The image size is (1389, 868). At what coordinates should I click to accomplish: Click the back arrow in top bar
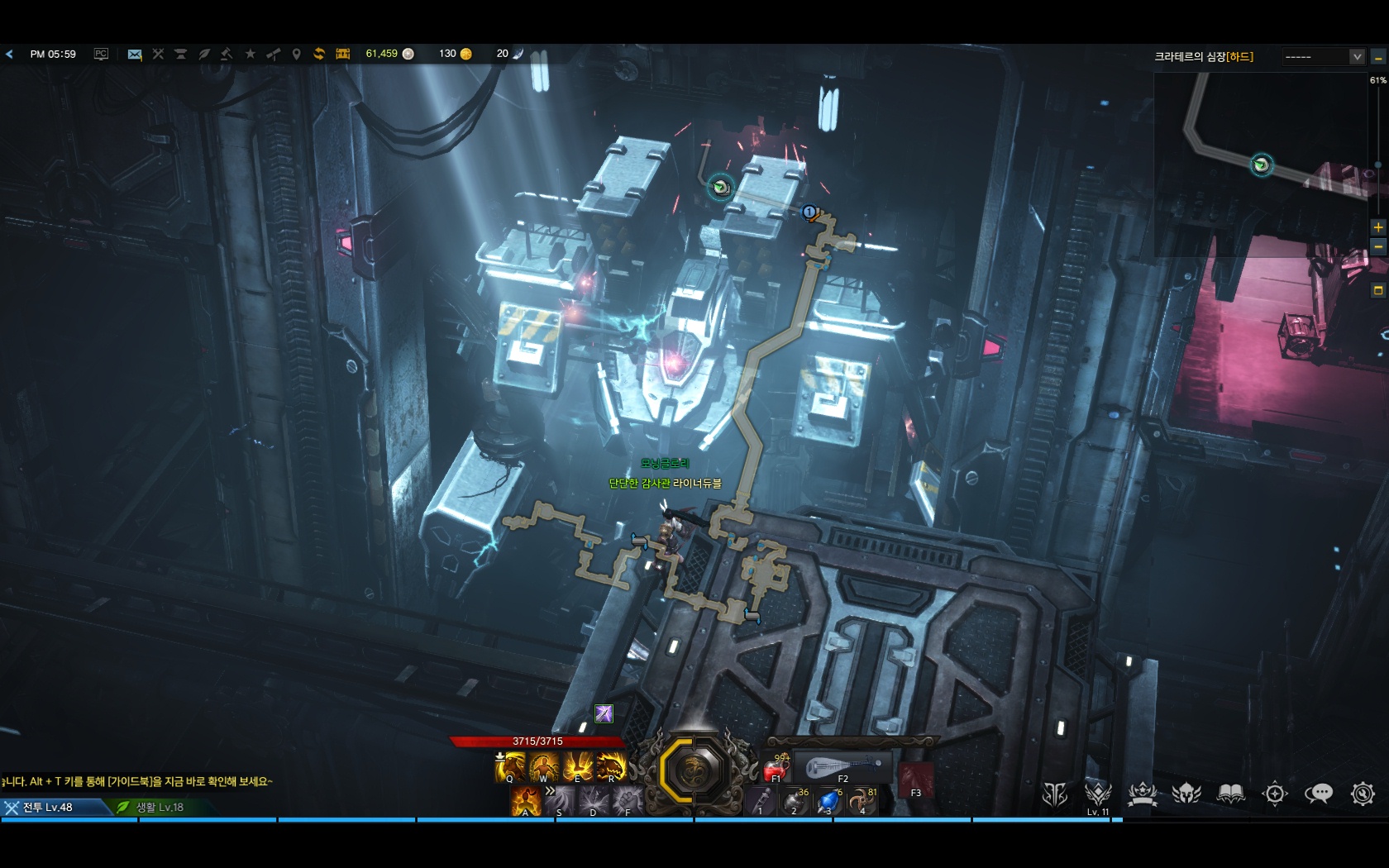point(10,55)
